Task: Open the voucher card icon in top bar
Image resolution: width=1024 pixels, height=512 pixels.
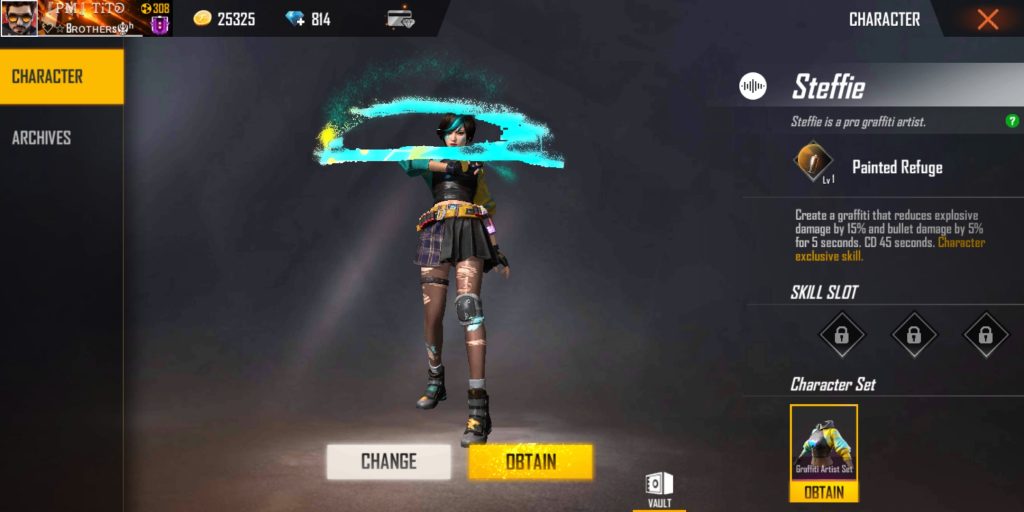Action: pyautogui.click(x=400, y=19)
